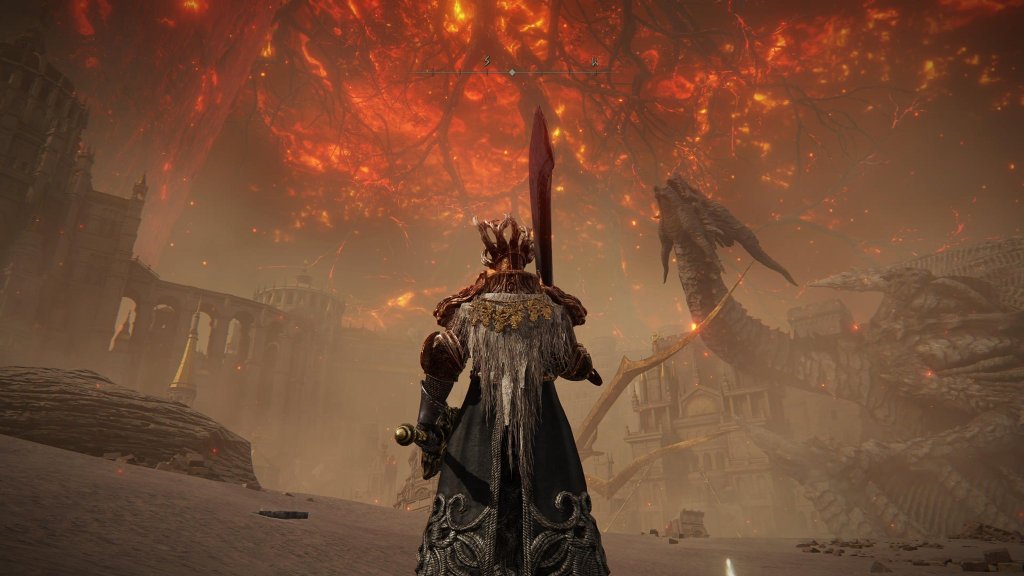Image resolution: width=1024 pixels, height=576 pixels.
Task: Click the compass bar's center diamond marker
Action: tap(512, 72)
